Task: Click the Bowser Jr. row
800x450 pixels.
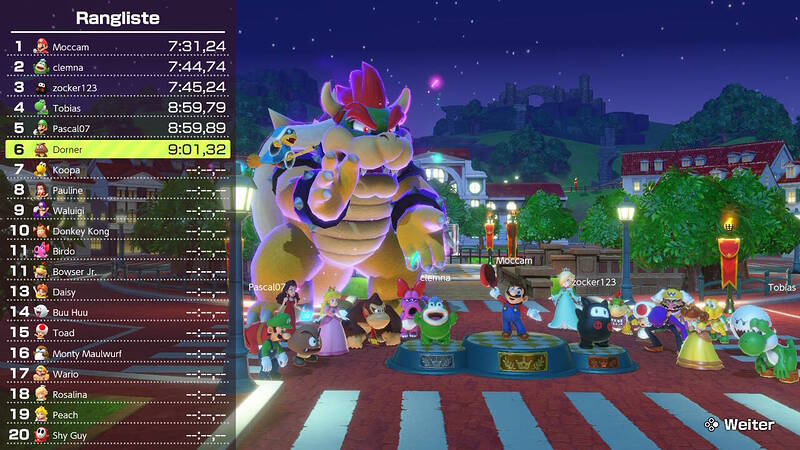Action: pos(118,271)
